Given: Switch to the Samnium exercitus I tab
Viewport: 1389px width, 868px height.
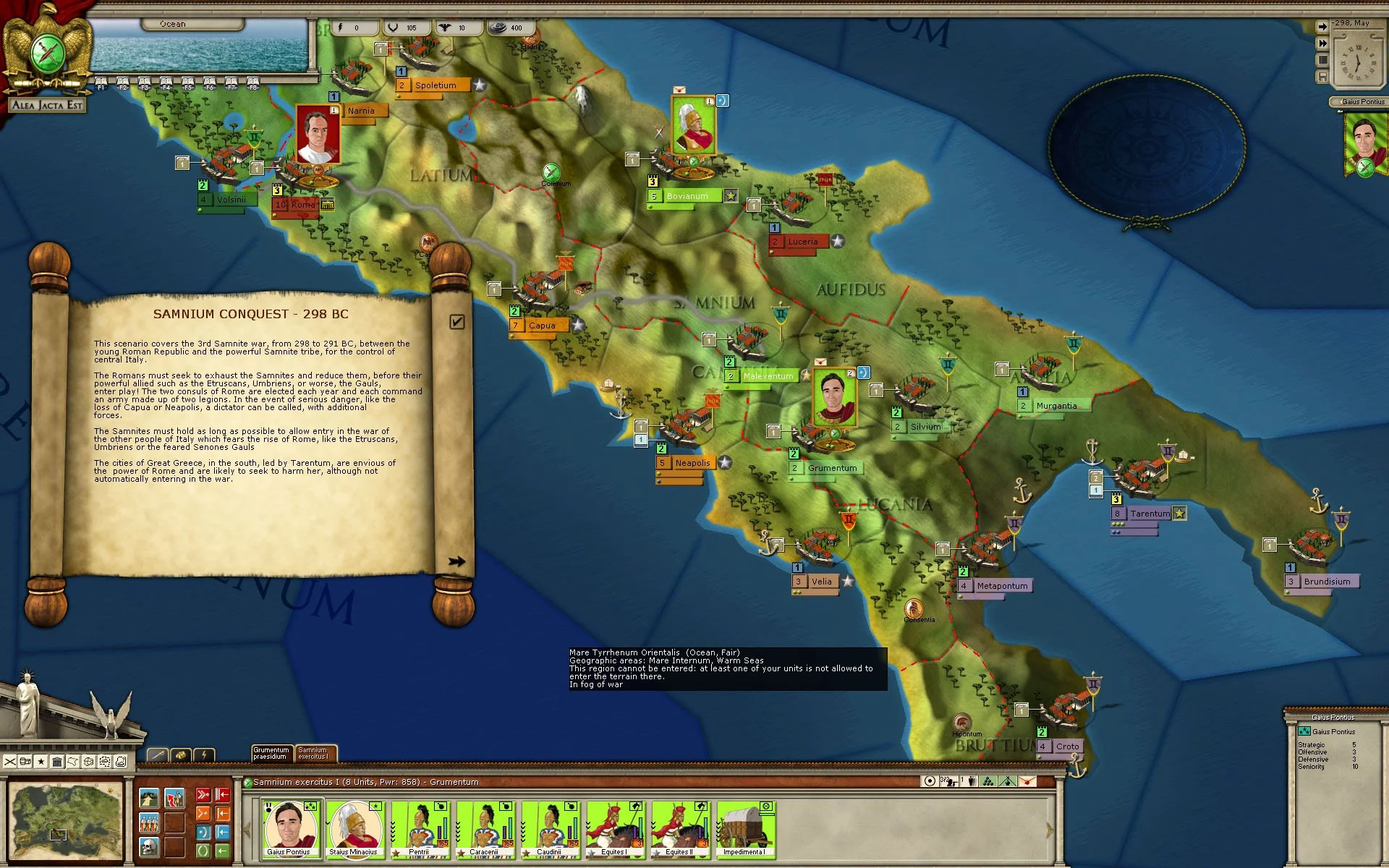Looking at the screenshot, I should point(314,754).
